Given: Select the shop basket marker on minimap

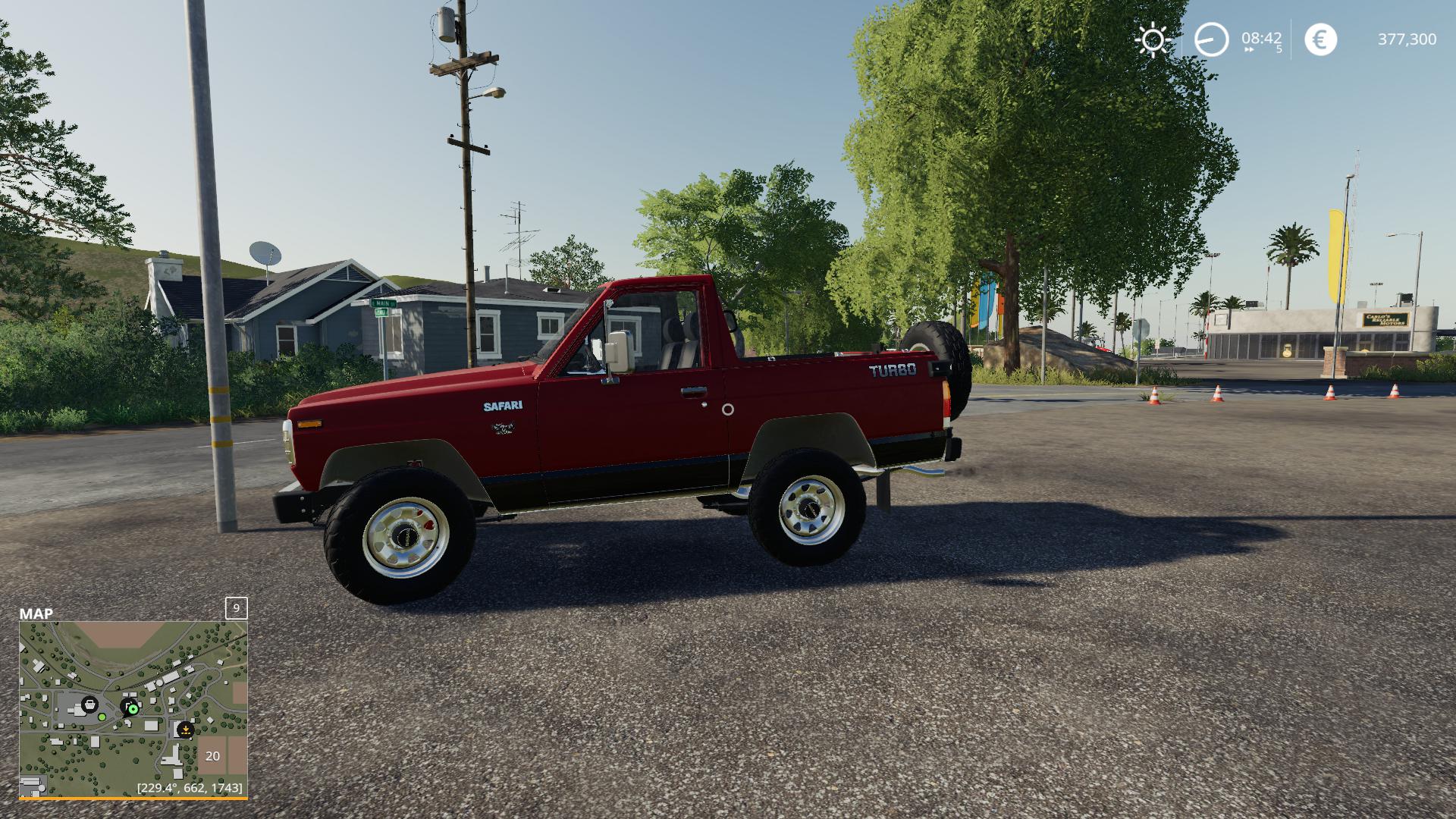Looking at the screenshot, I should click(89, 704).
